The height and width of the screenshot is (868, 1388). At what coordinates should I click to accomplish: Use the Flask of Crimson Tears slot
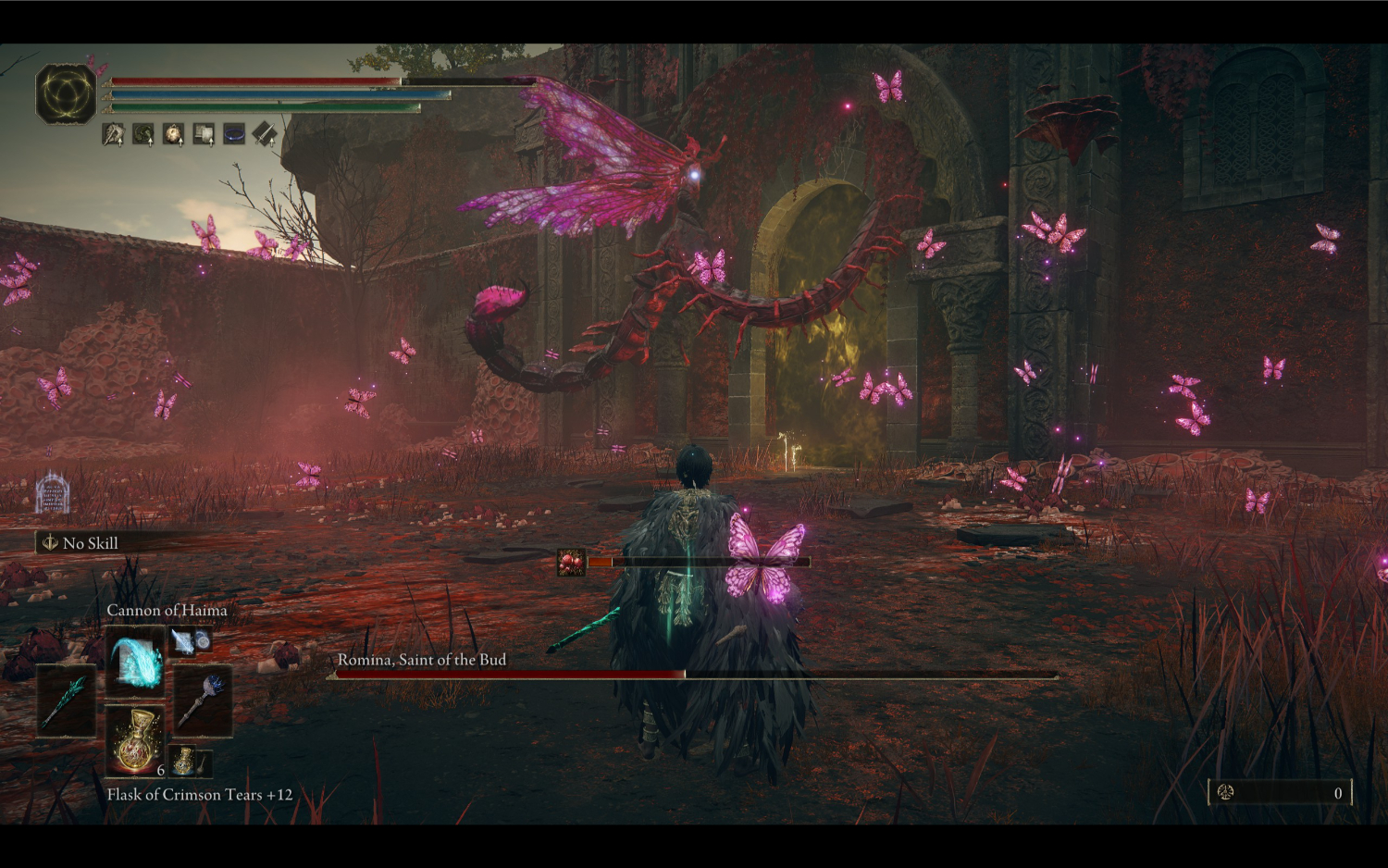click(135, 740)
